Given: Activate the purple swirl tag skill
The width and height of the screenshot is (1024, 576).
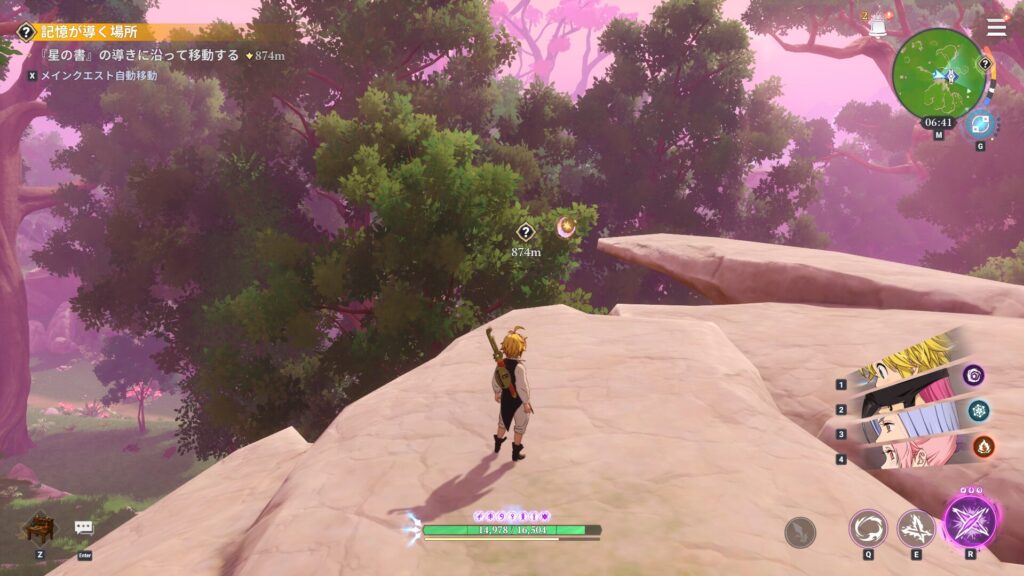Looking at the screenshot, I should pyautogui.click(x=974, y=375).
